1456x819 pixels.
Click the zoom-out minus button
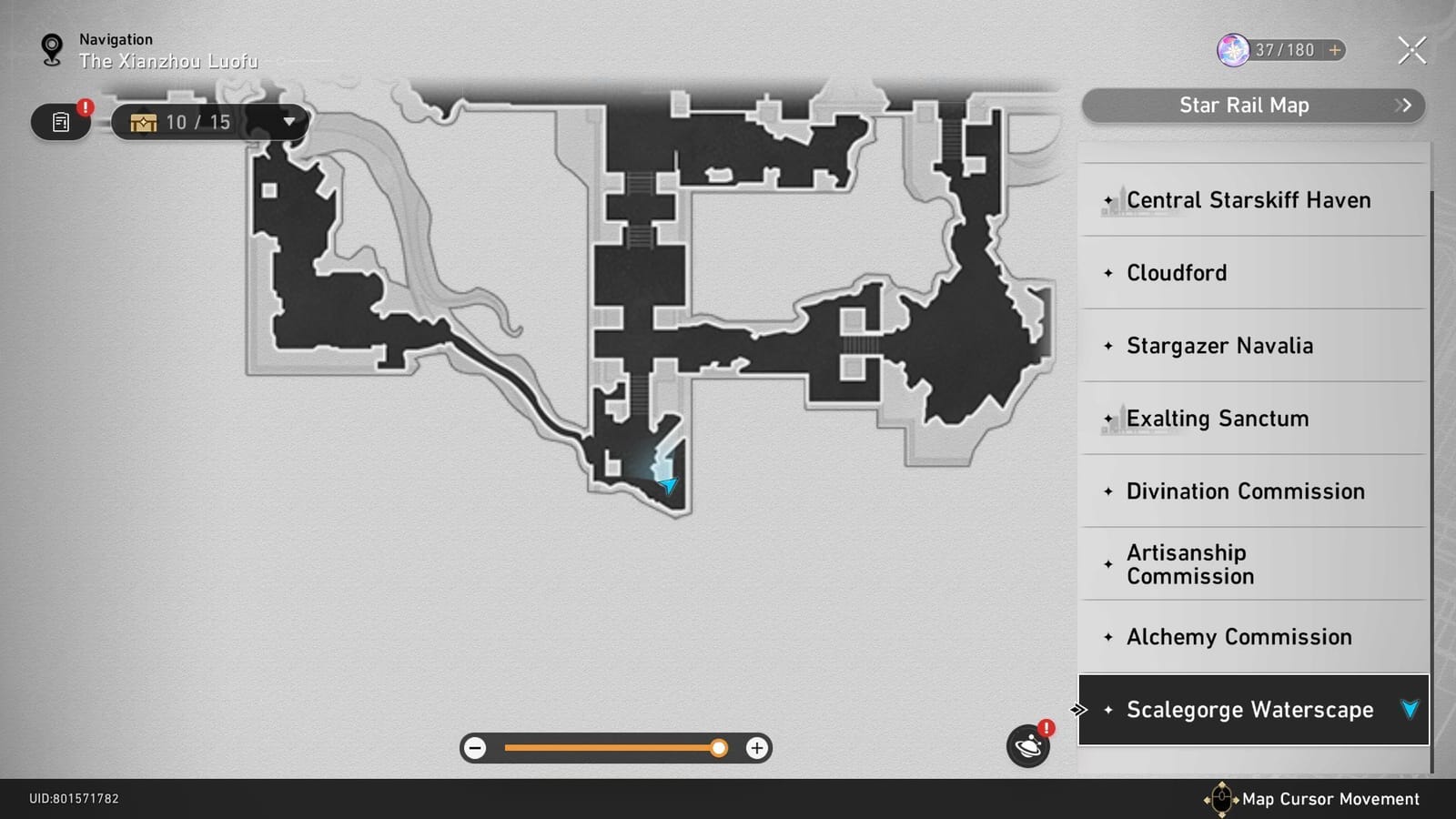point(475,748)
